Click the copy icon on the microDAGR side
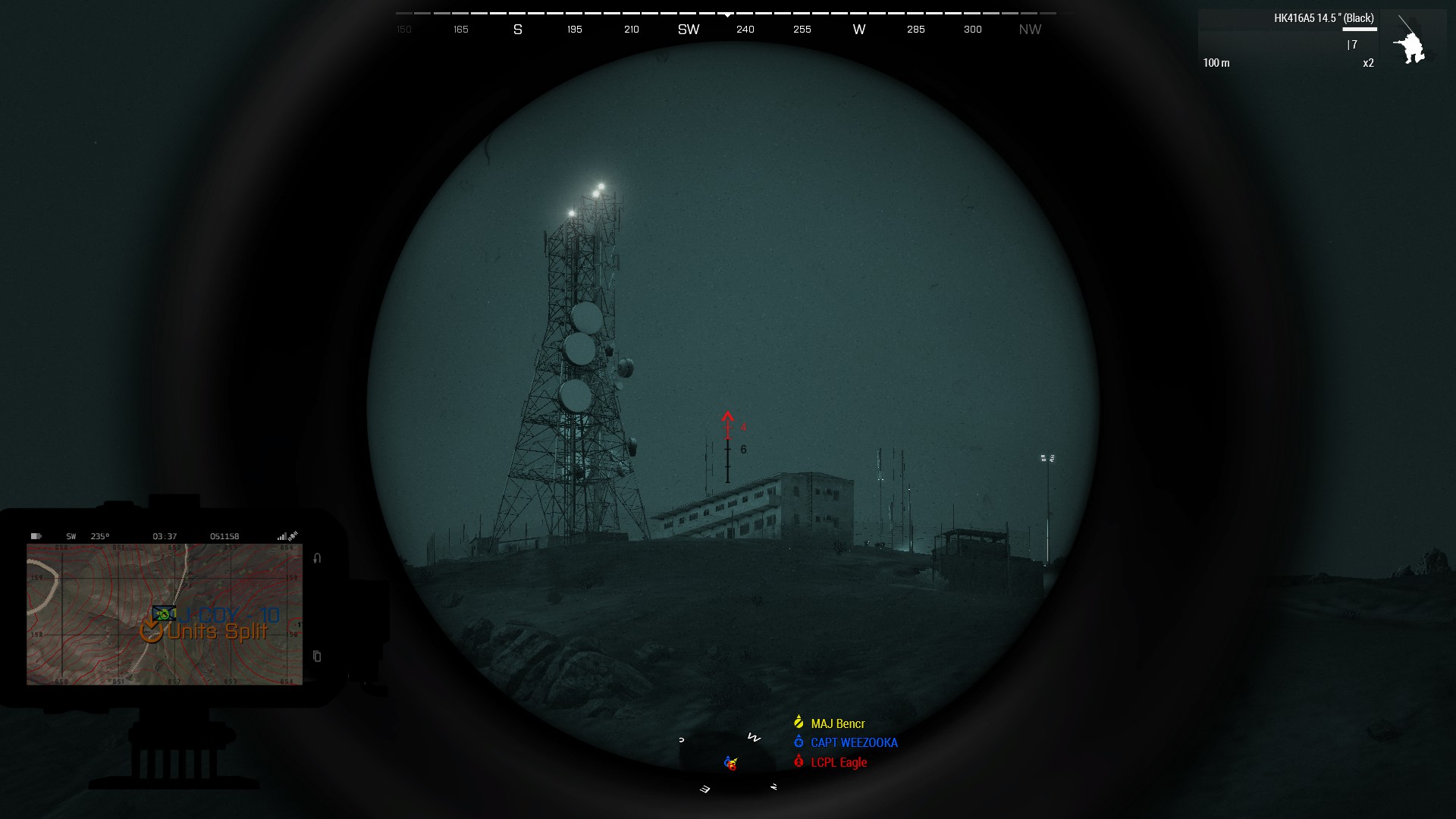 click(316, 654)
